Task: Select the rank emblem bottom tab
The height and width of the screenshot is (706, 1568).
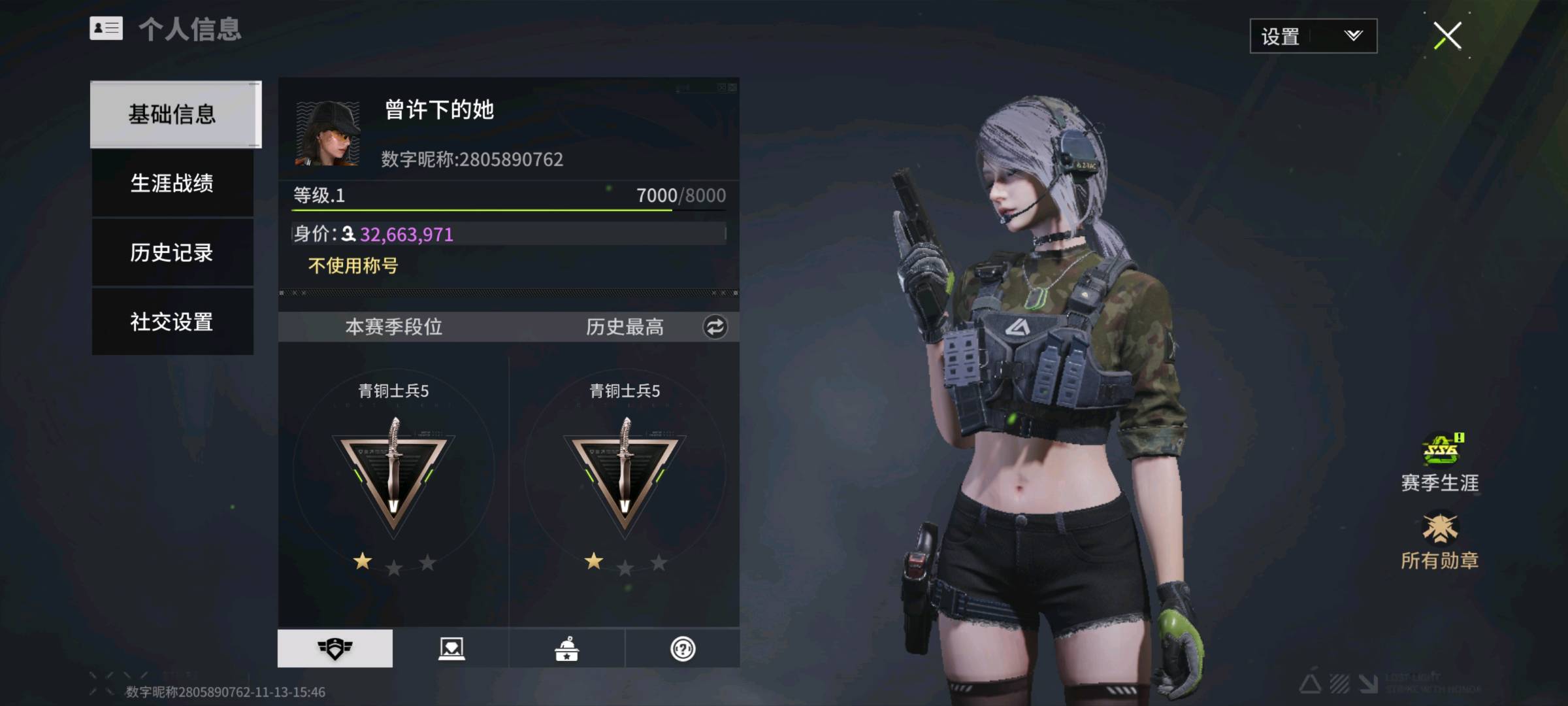Action: pos(335,648)
